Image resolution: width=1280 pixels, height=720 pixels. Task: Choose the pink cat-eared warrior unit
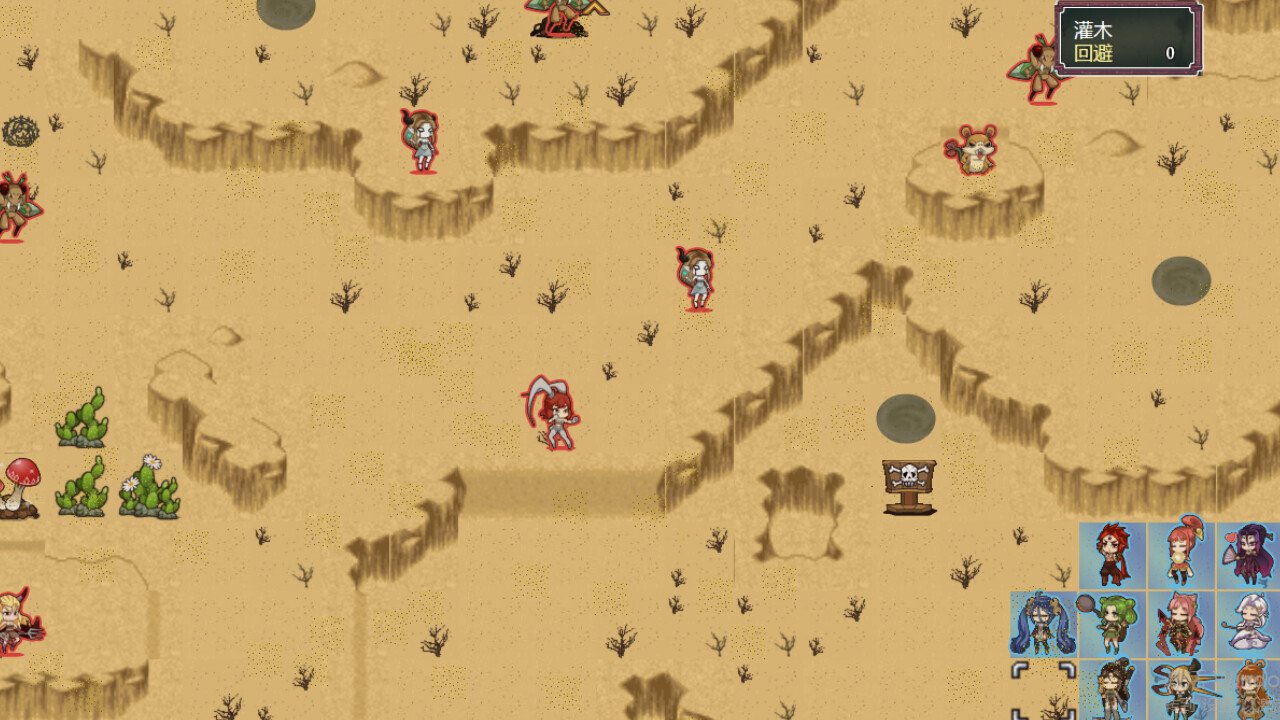[x=1181, y=624]
